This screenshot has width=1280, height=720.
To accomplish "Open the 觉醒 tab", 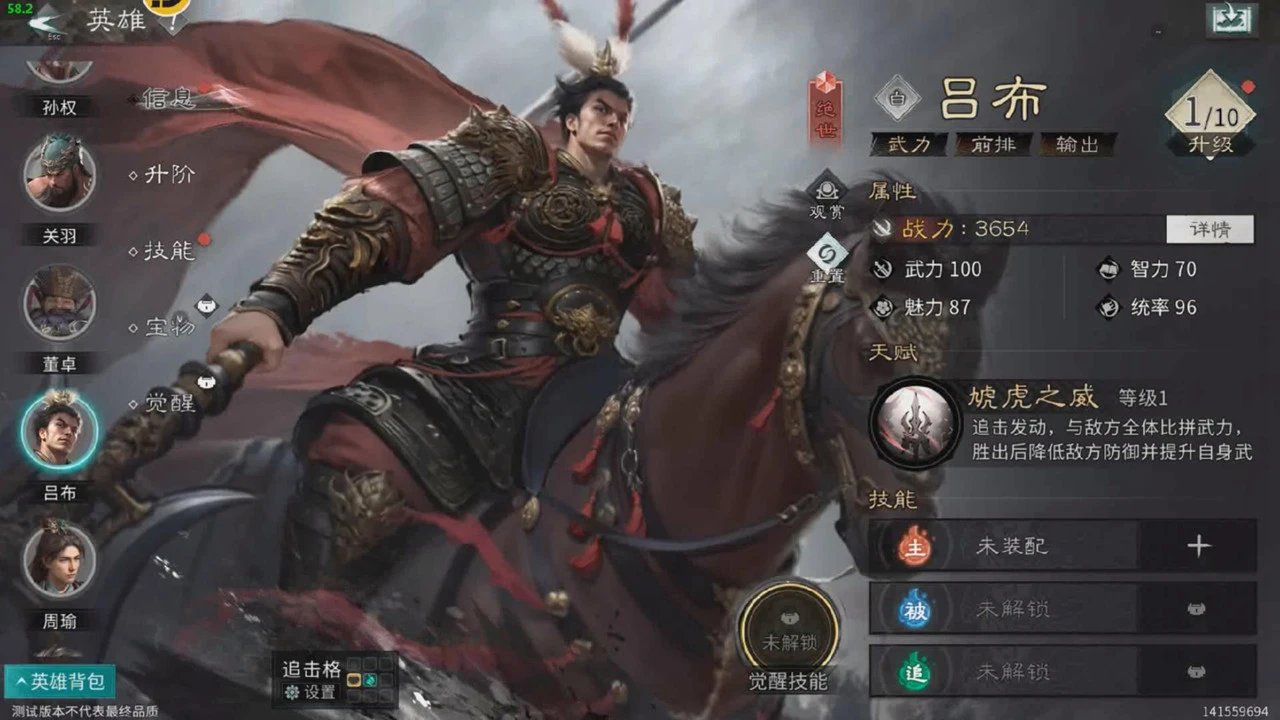I will 168,403.
